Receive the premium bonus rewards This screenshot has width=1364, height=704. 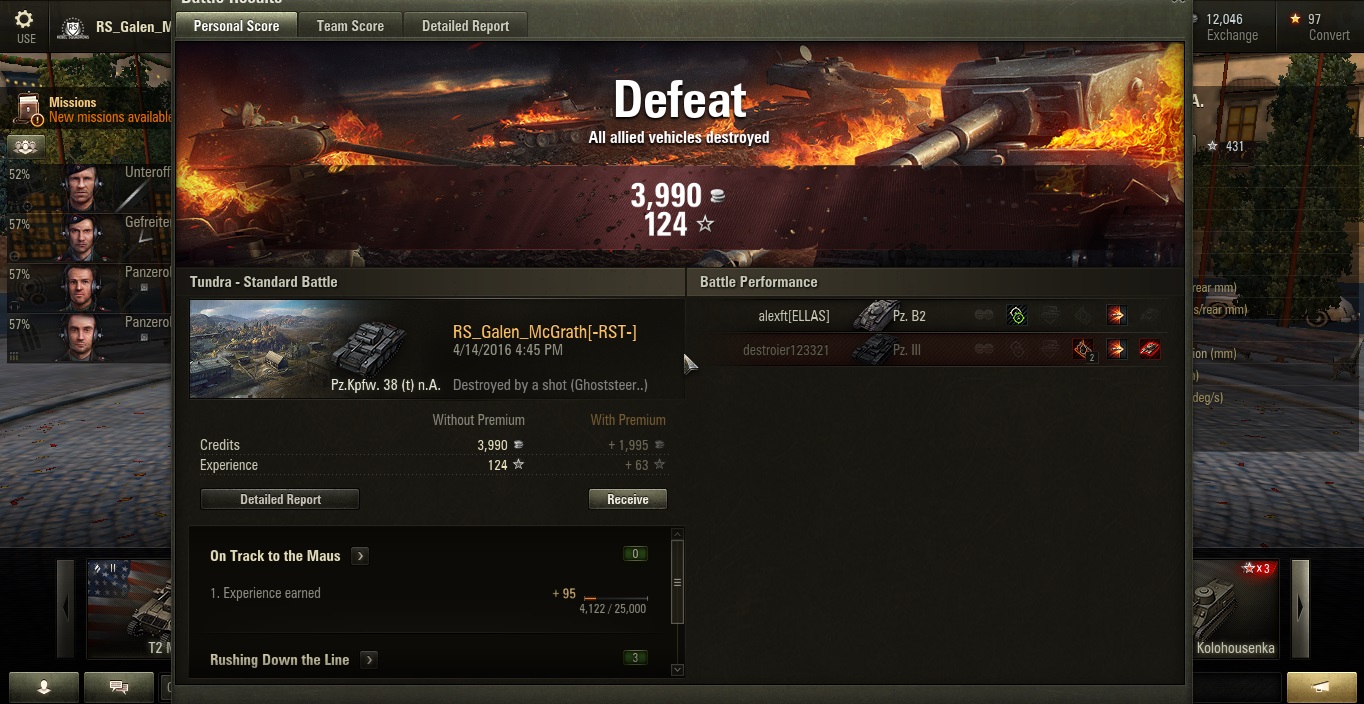[x=627, y=499]
